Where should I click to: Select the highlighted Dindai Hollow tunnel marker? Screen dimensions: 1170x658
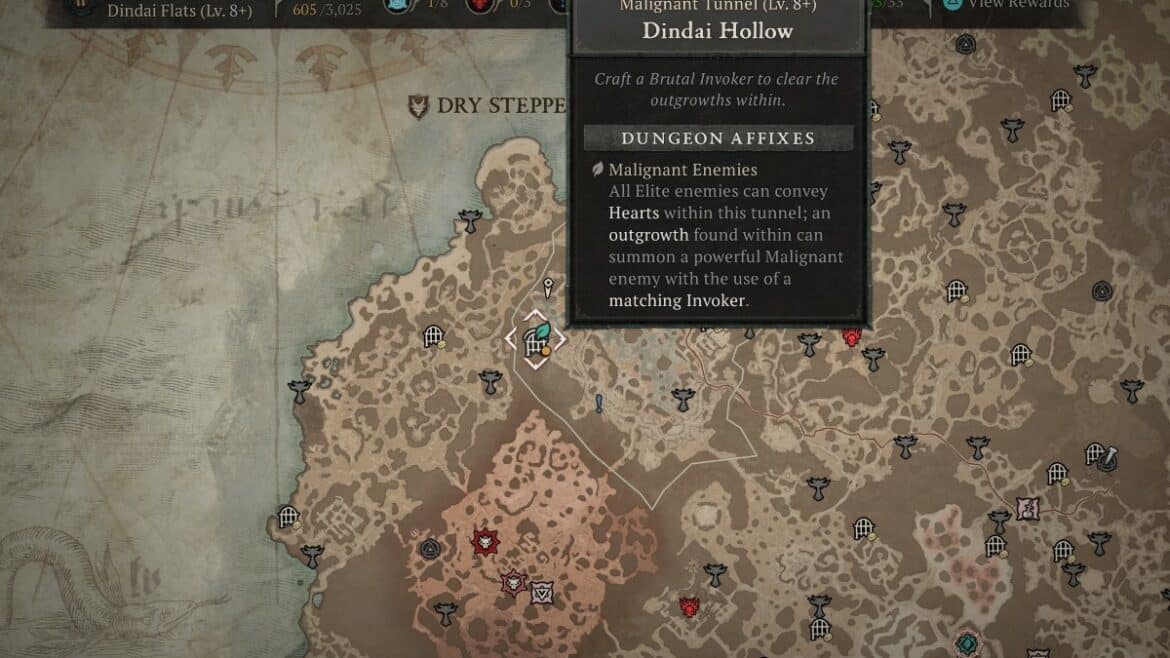[535, 338]
